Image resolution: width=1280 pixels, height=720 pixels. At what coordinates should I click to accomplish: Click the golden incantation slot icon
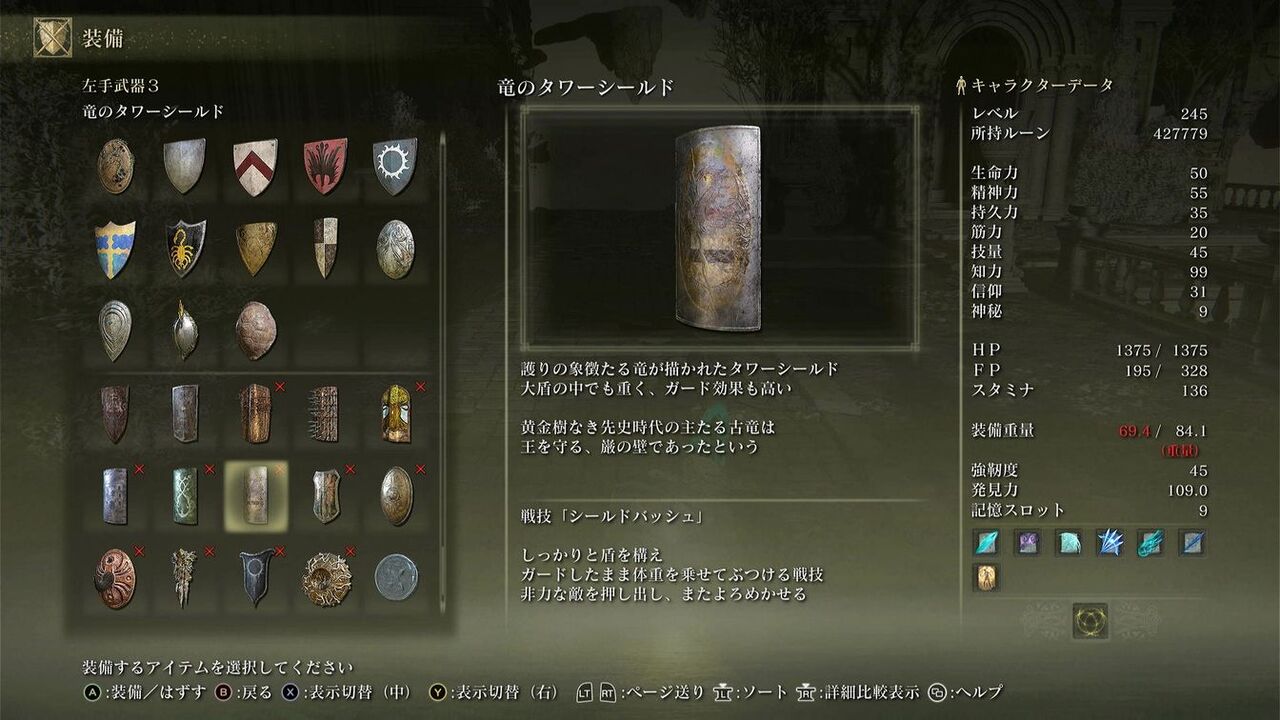tap(986, 577)
